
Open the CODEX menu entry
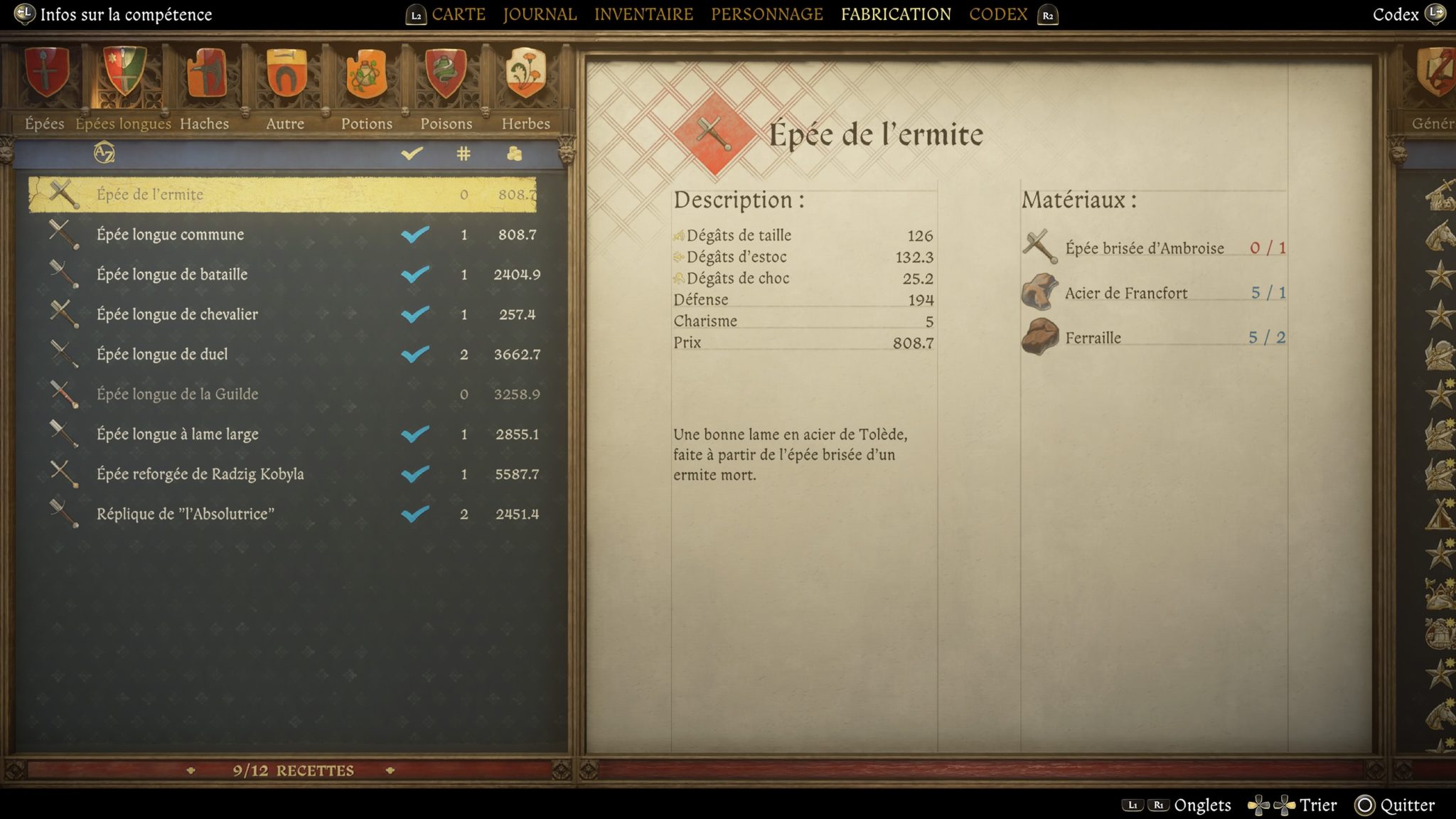tap(997, 14)
